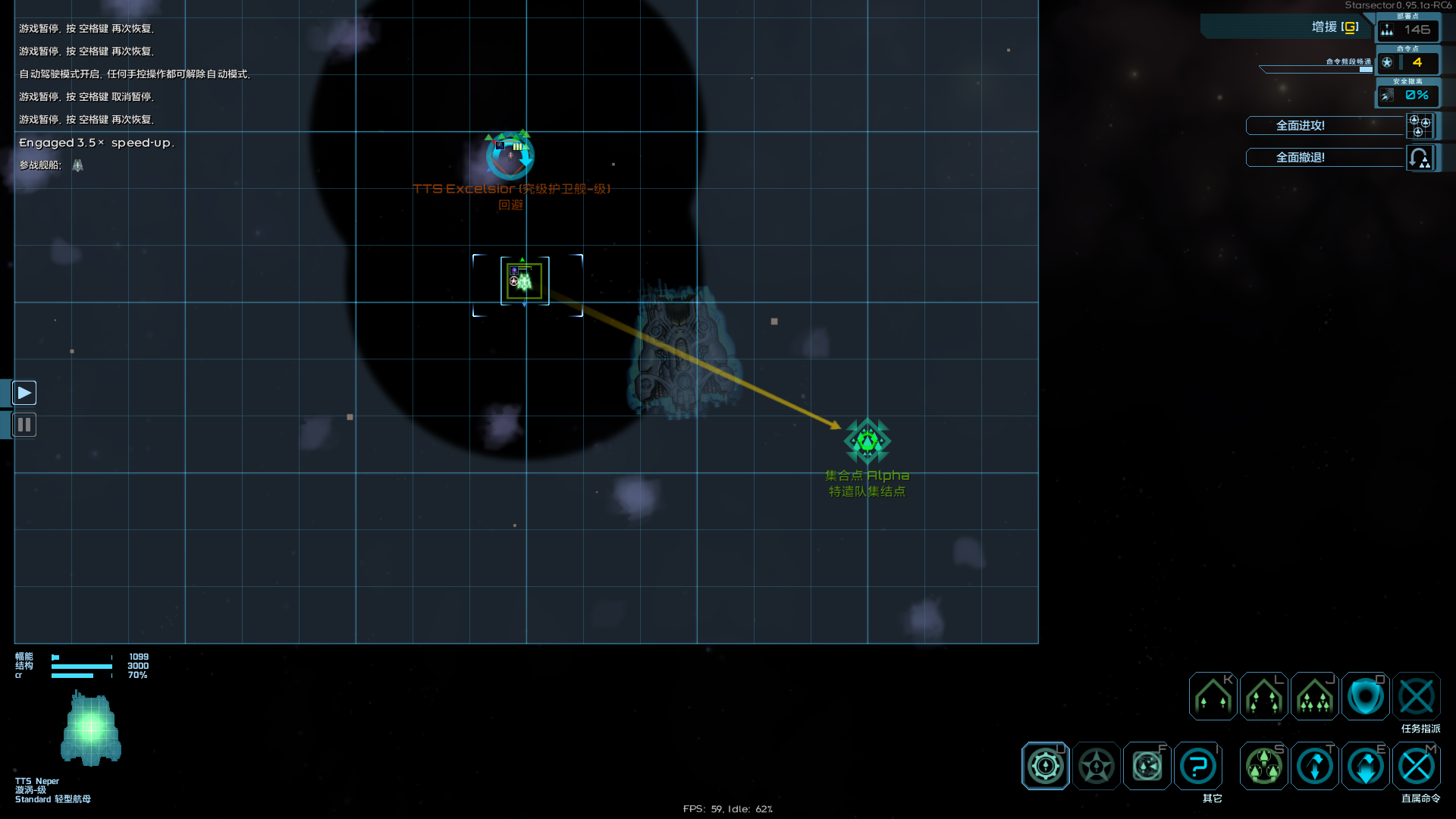The height and width of the screenshot is (819, 1456).
Task: Toggle 全面进攻! full assault mode
Action: tap(1324, 126)
